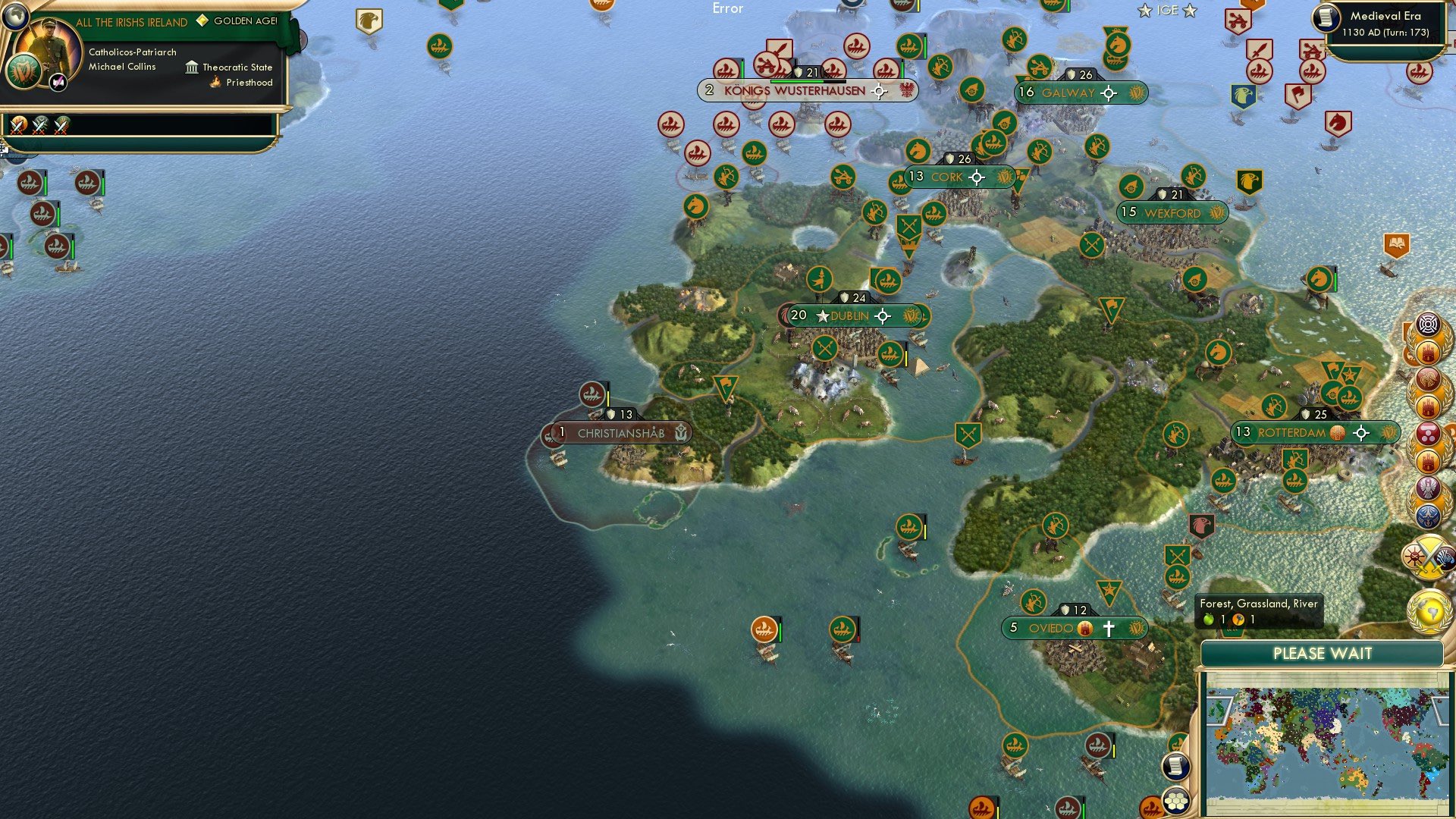Toggle Galway's focus target on its banner
The width and height of the screenshot is (1456, 819).
tap(1109, 93)
